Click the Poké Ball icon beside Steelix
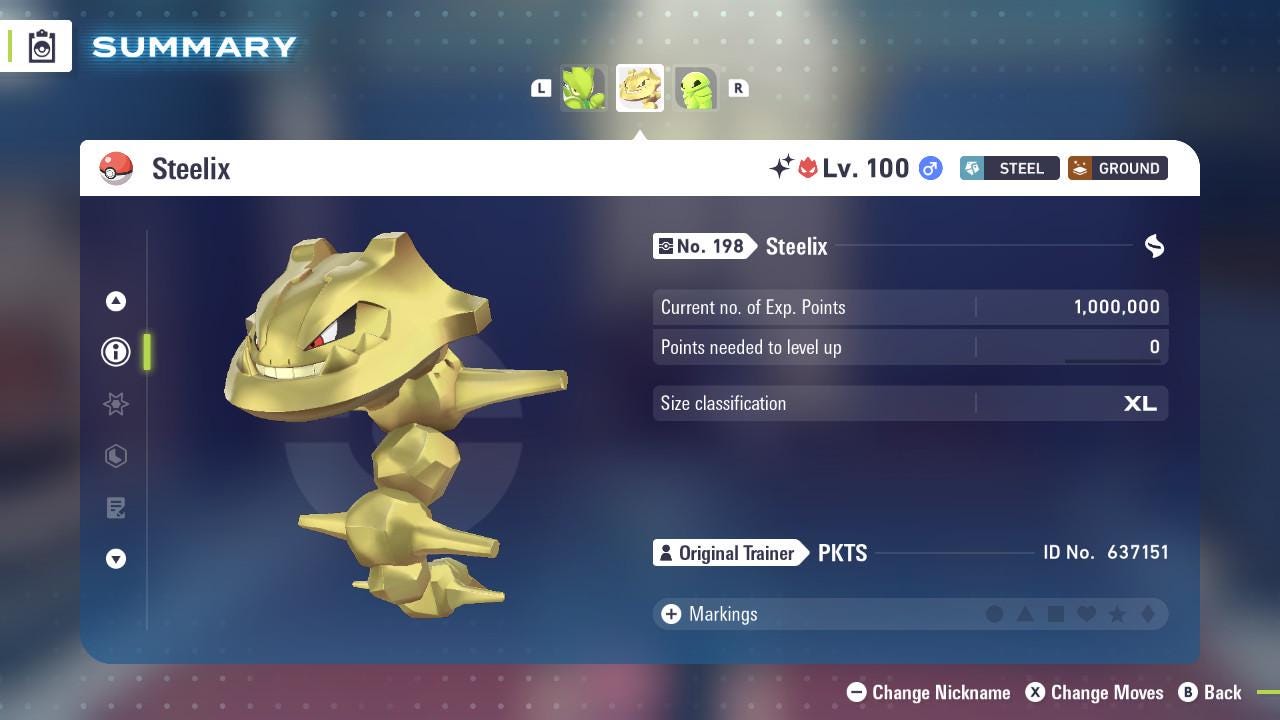This screenshot has height=720, width=1280. [x=116, y=168]
